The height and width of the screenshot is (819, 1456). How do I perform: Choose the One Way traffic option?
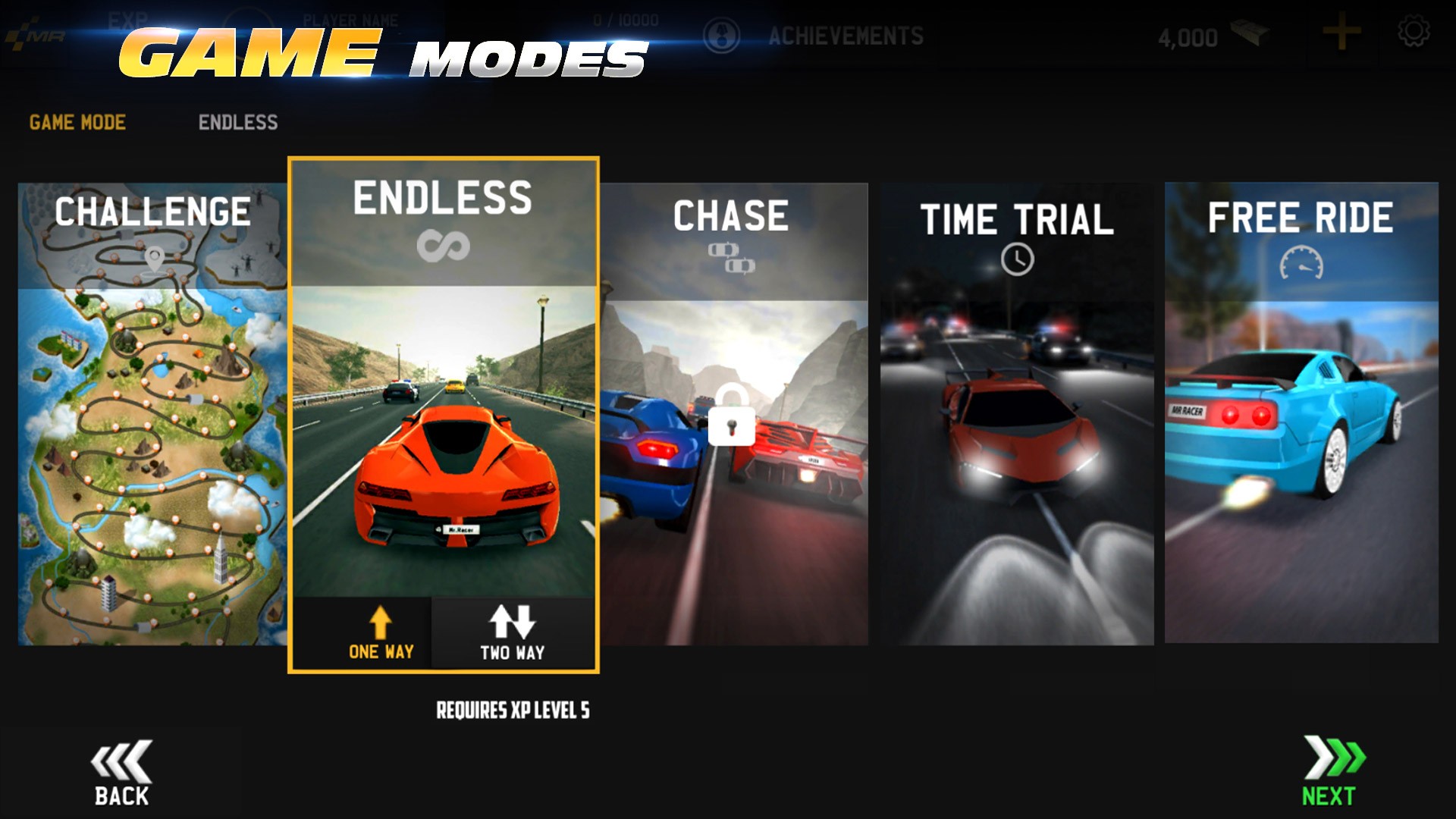click(380, 634)
